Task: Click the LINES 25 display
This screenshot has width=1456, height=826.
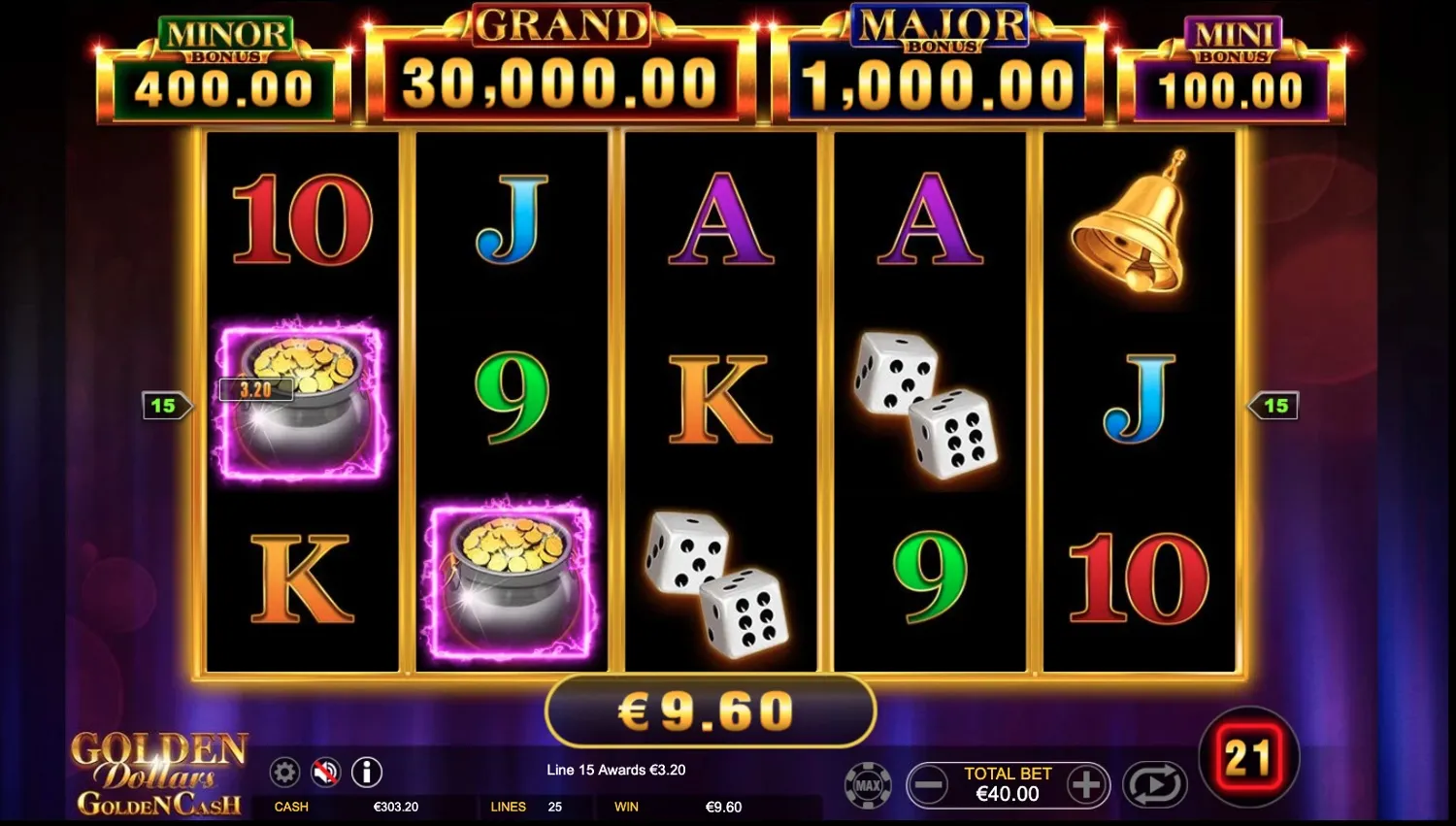Action: [530, 807]
